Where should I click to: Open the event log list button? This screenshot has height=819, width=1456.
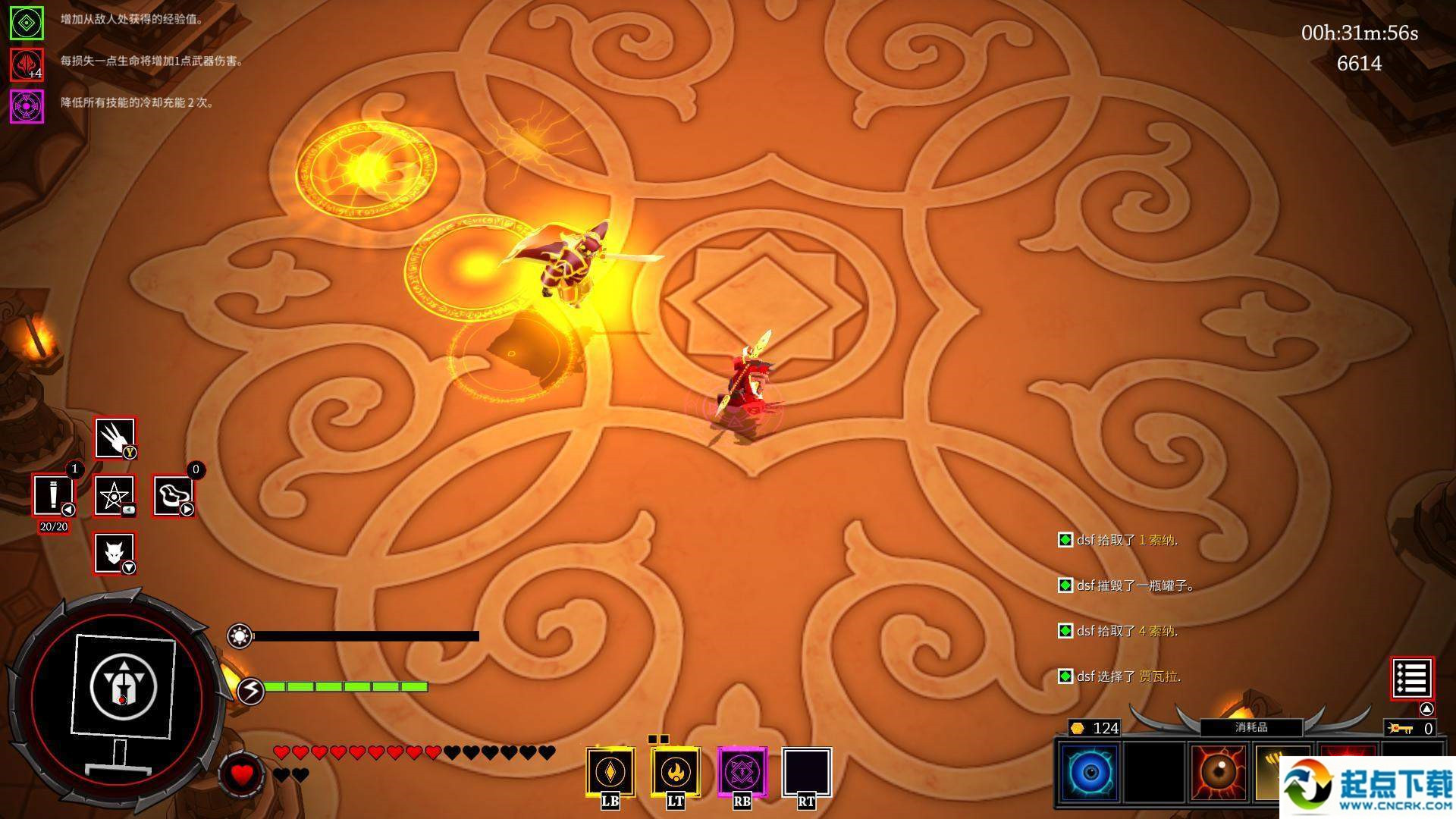click(x=1411, y=678)
